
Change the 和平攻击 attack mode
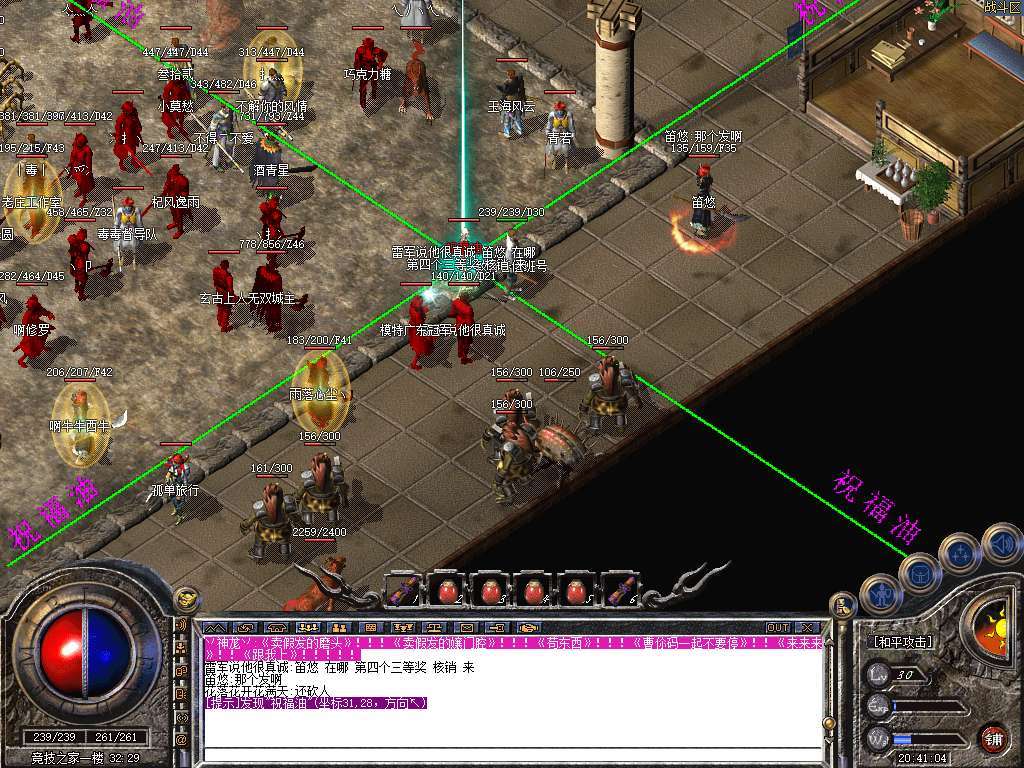902,641
